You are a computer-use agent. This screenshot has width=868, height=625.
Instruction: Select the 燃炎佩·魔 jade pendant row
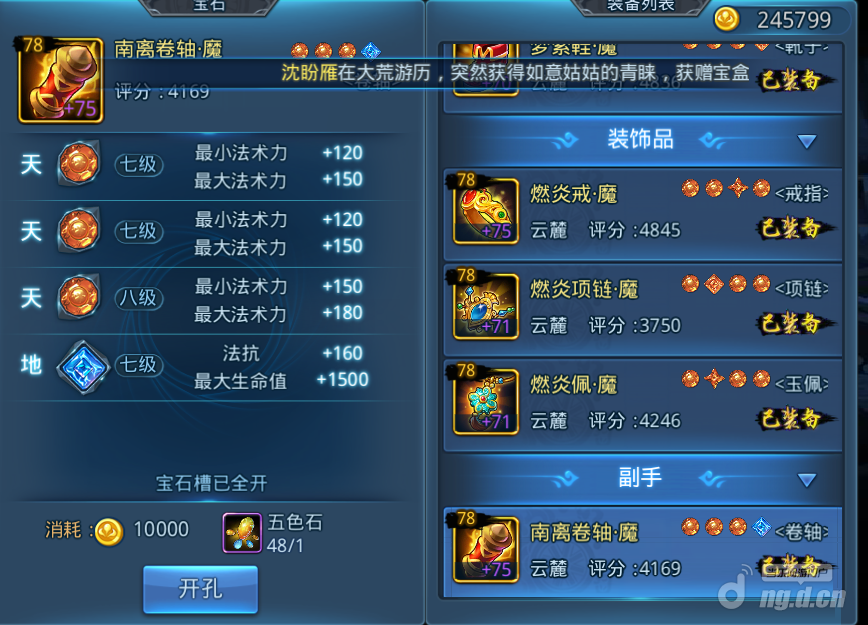(x=642, y=401)
